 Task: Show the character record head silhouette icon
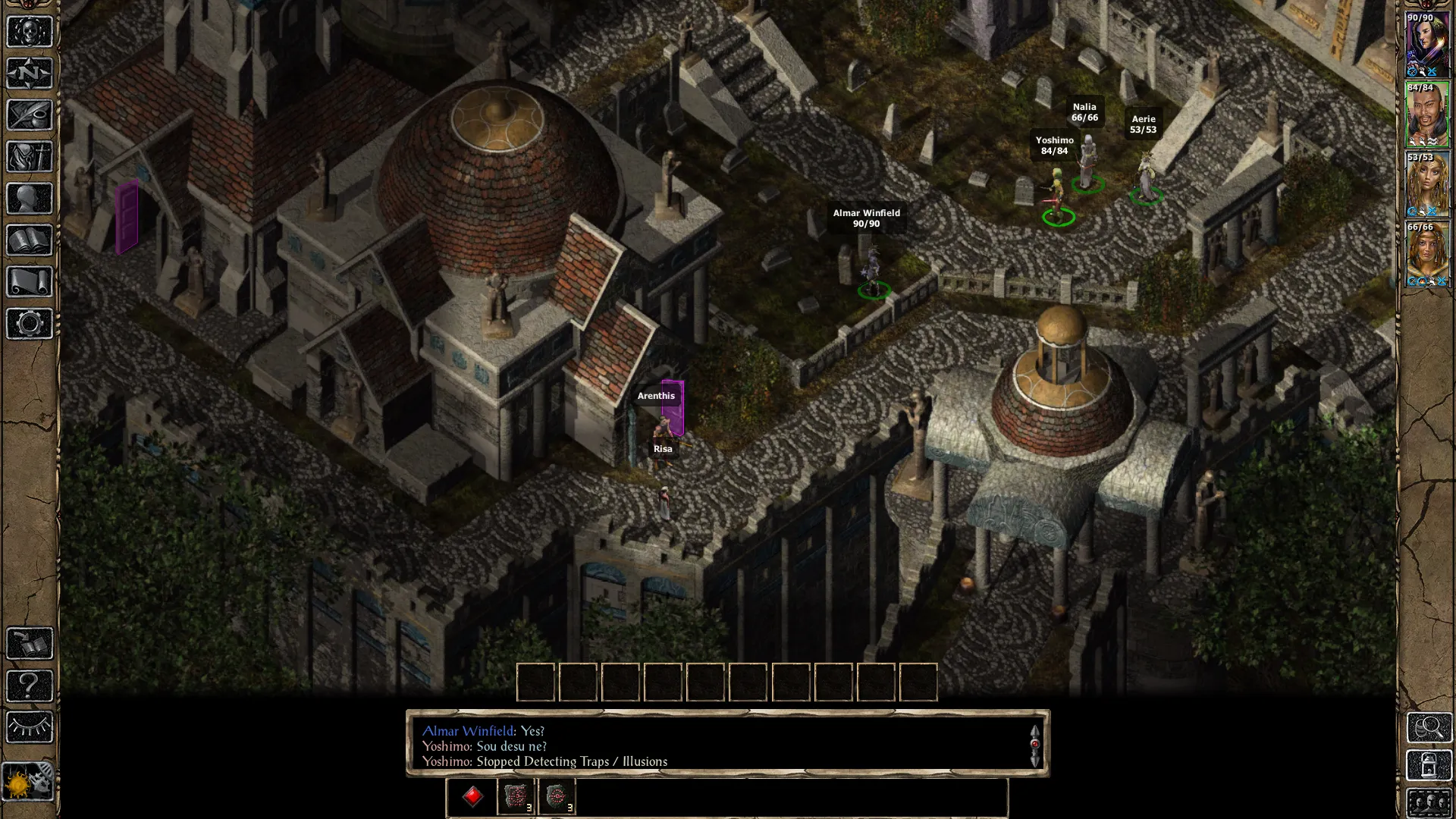30,199
